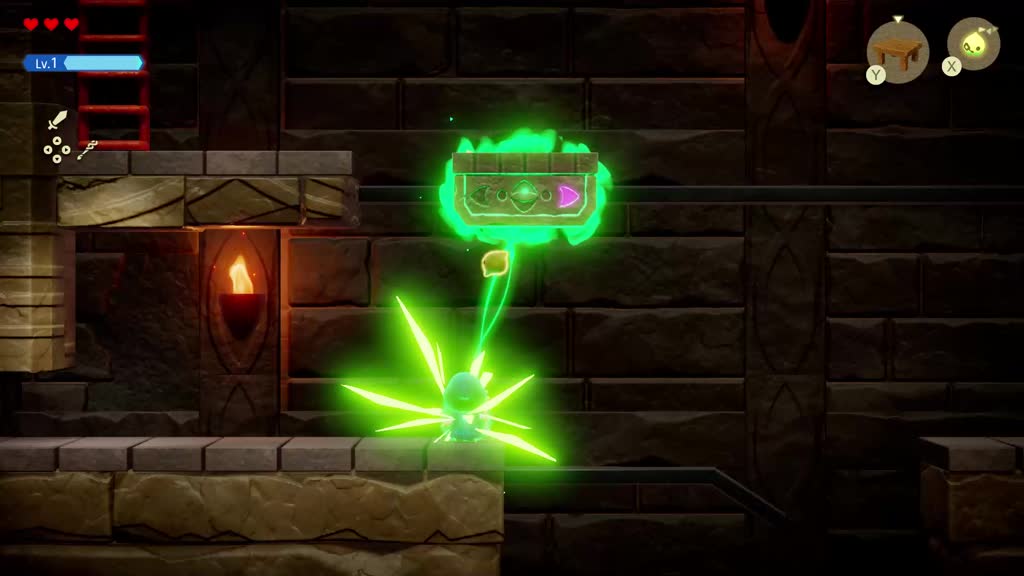Viewport: 1024px width, 576px height.
Task: Click the sword icon in the HUD
Action: tap(57, 121)
